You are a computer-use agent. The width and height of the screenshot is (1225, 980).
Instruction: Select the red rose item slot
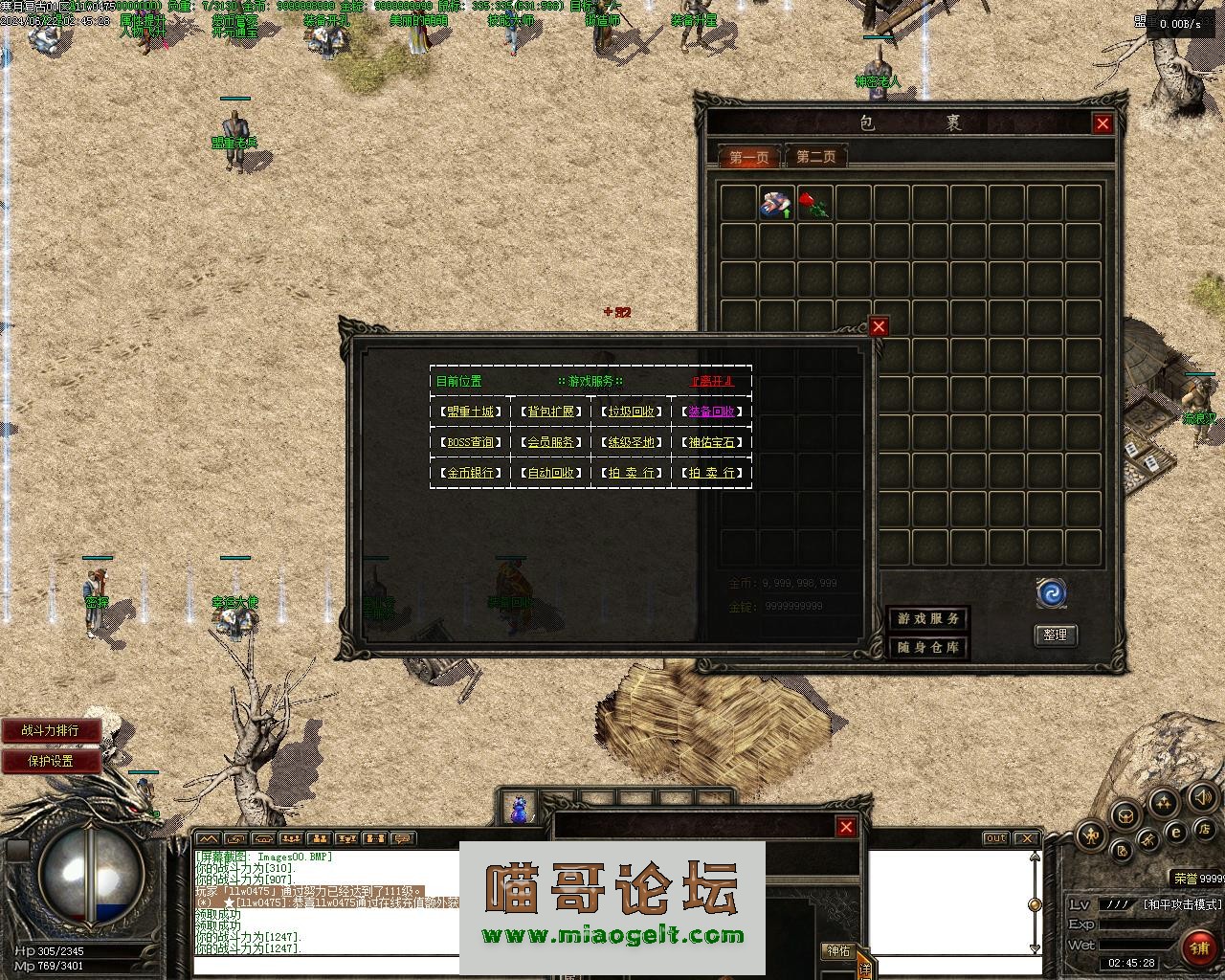coord(814,204)
